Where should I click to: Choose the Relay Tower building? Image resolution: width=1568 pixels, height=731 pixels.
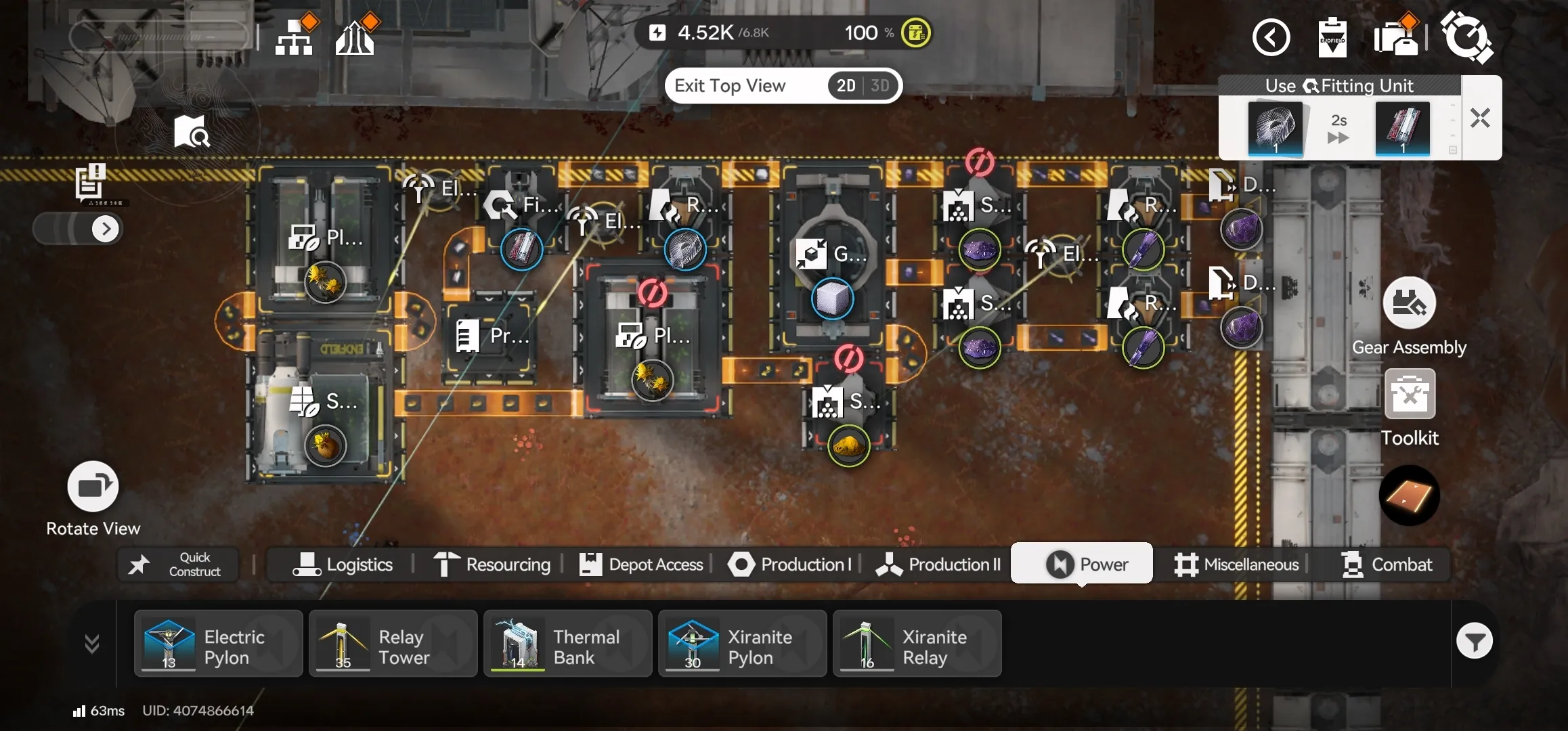coord(393,644)
